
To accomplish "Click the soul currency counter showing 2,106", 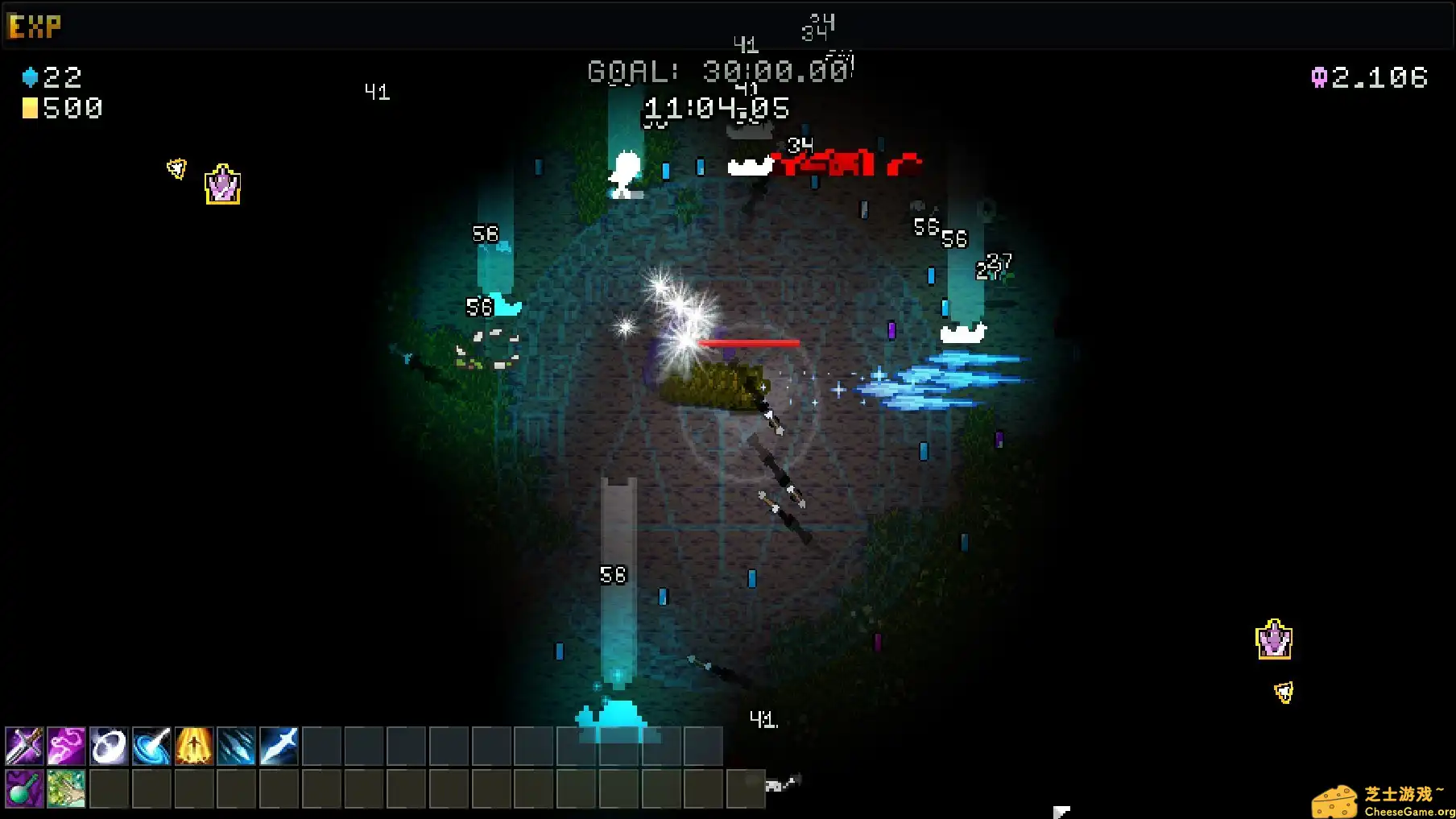I will click(x=1369, y=77).
